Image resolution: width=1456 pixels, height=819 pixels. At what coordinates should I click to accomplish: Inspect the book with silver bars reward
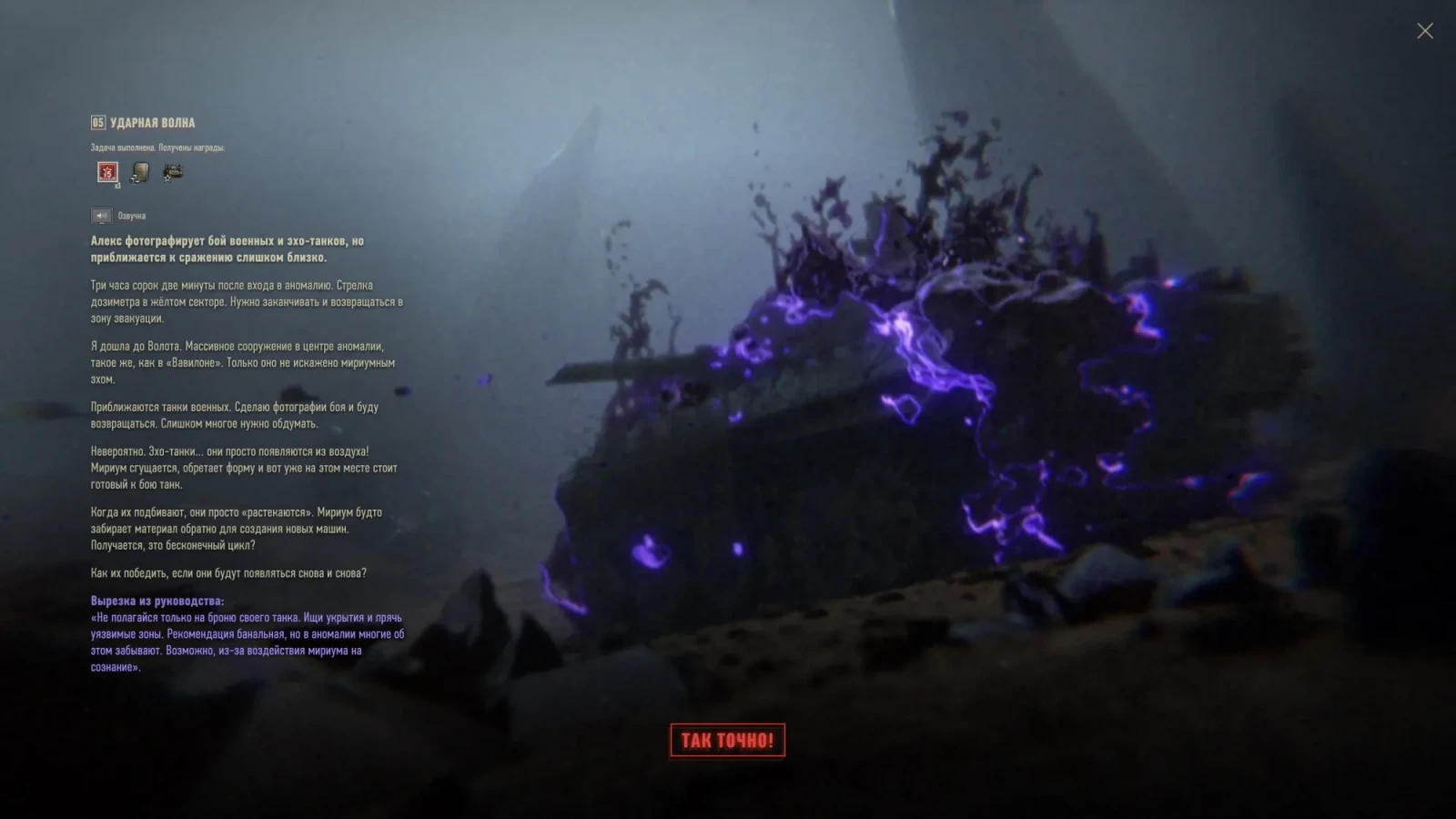(140, 172)
